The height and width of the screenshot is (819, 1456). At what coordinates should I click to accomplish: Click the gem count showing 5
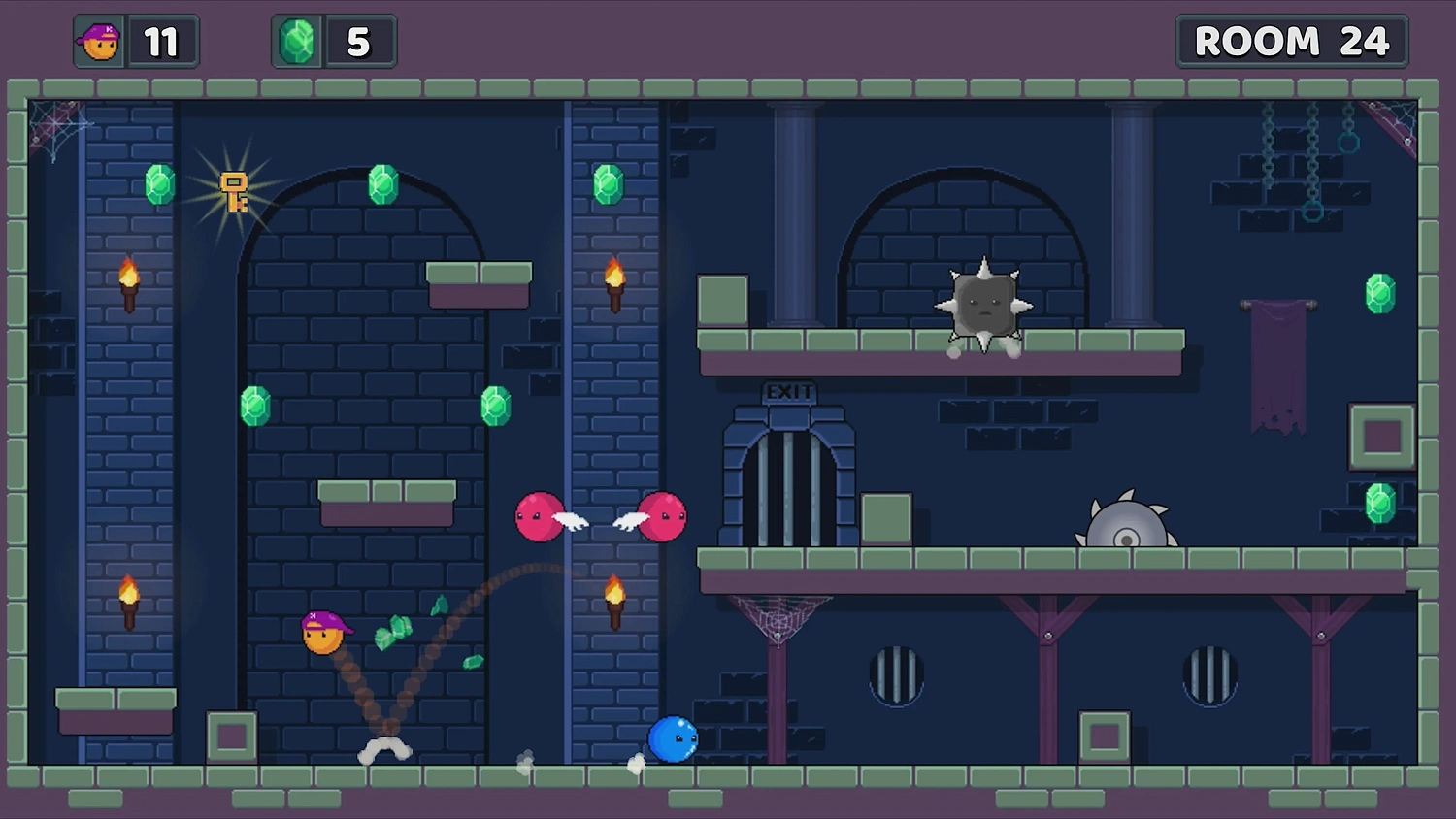[x=358, y=41]
